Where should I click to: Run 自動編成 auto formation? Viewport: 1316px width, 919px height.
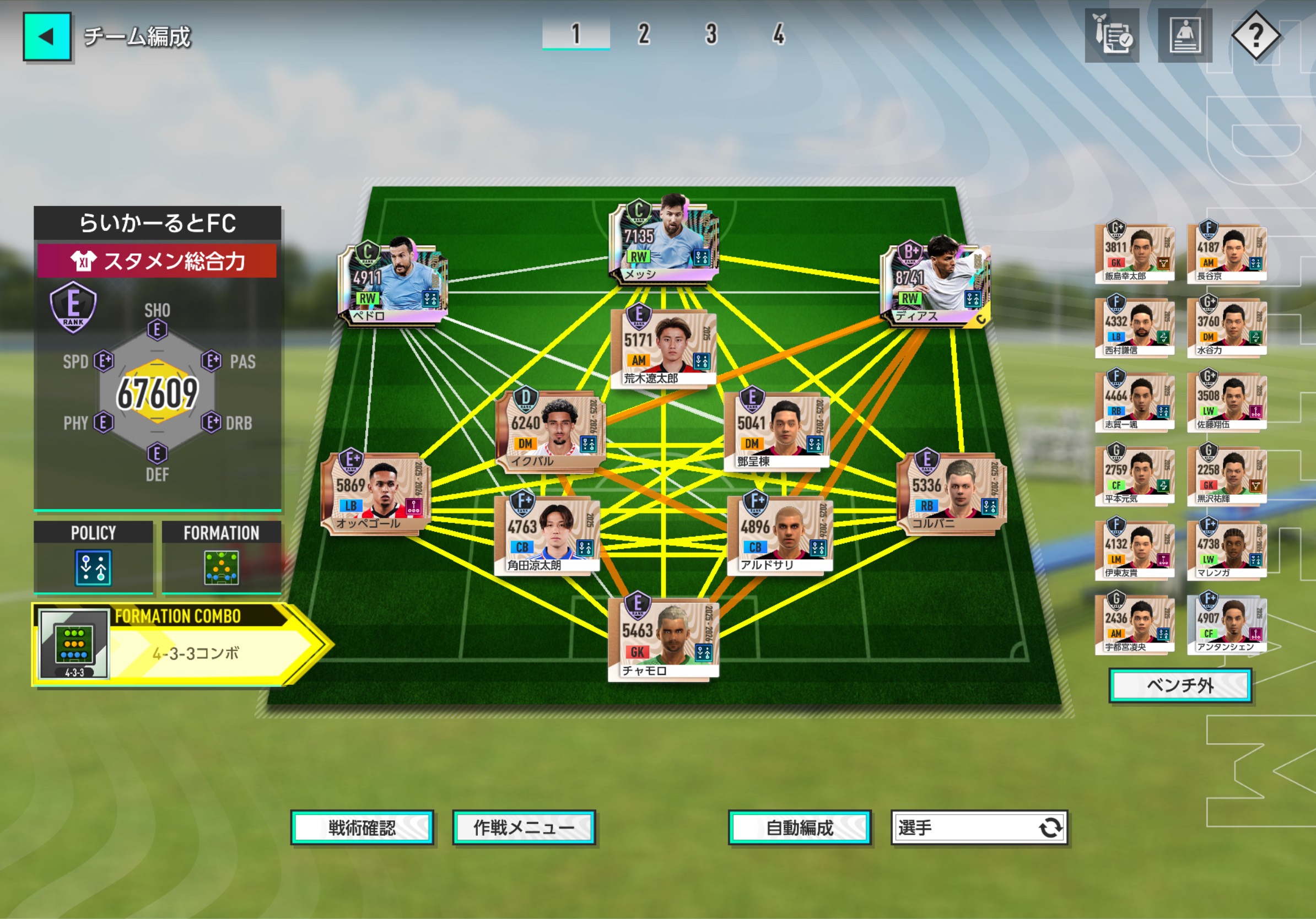click(800, 828)
